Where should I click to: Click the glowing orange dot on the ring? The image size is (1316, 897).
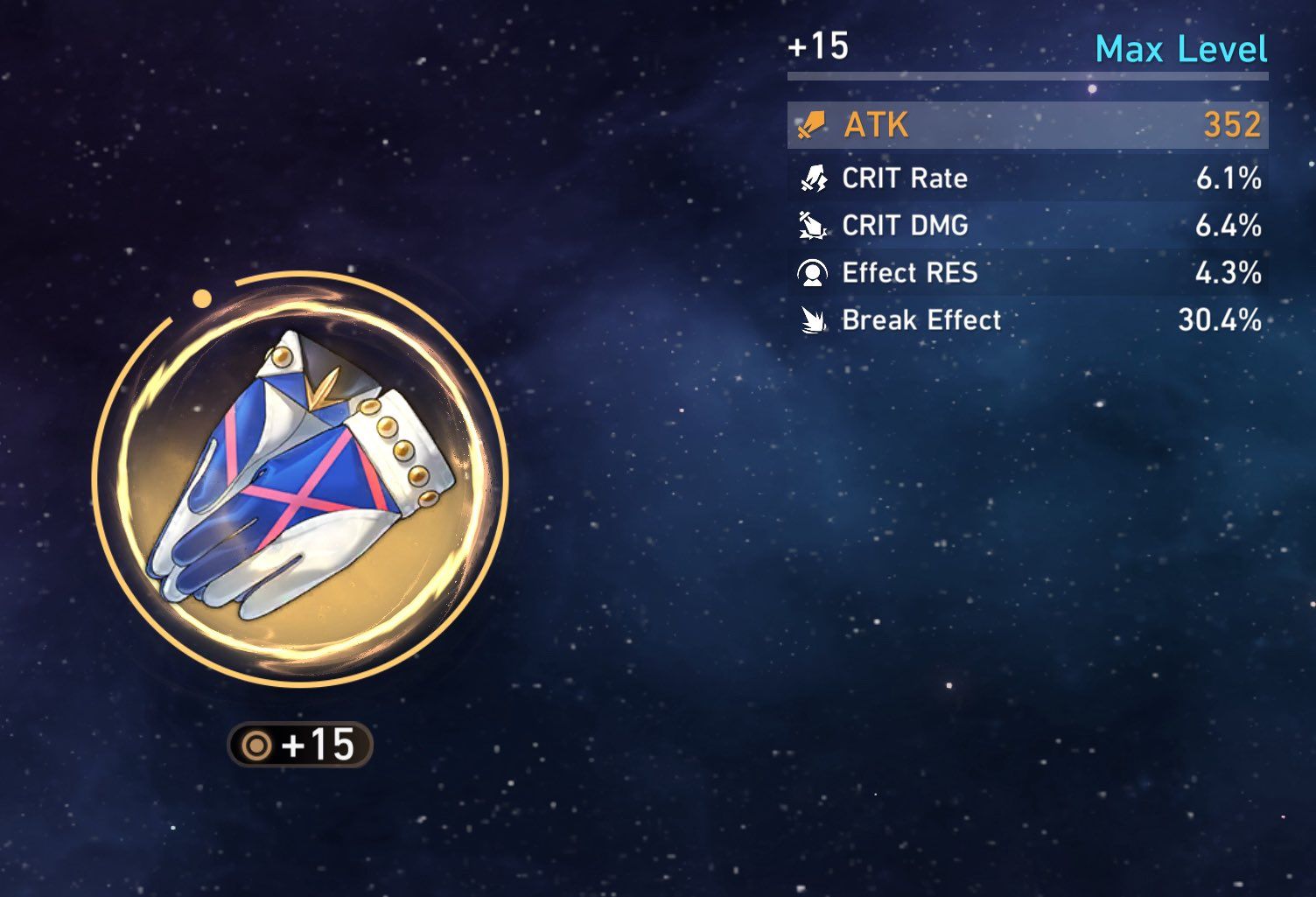click(x=204, y=298)
